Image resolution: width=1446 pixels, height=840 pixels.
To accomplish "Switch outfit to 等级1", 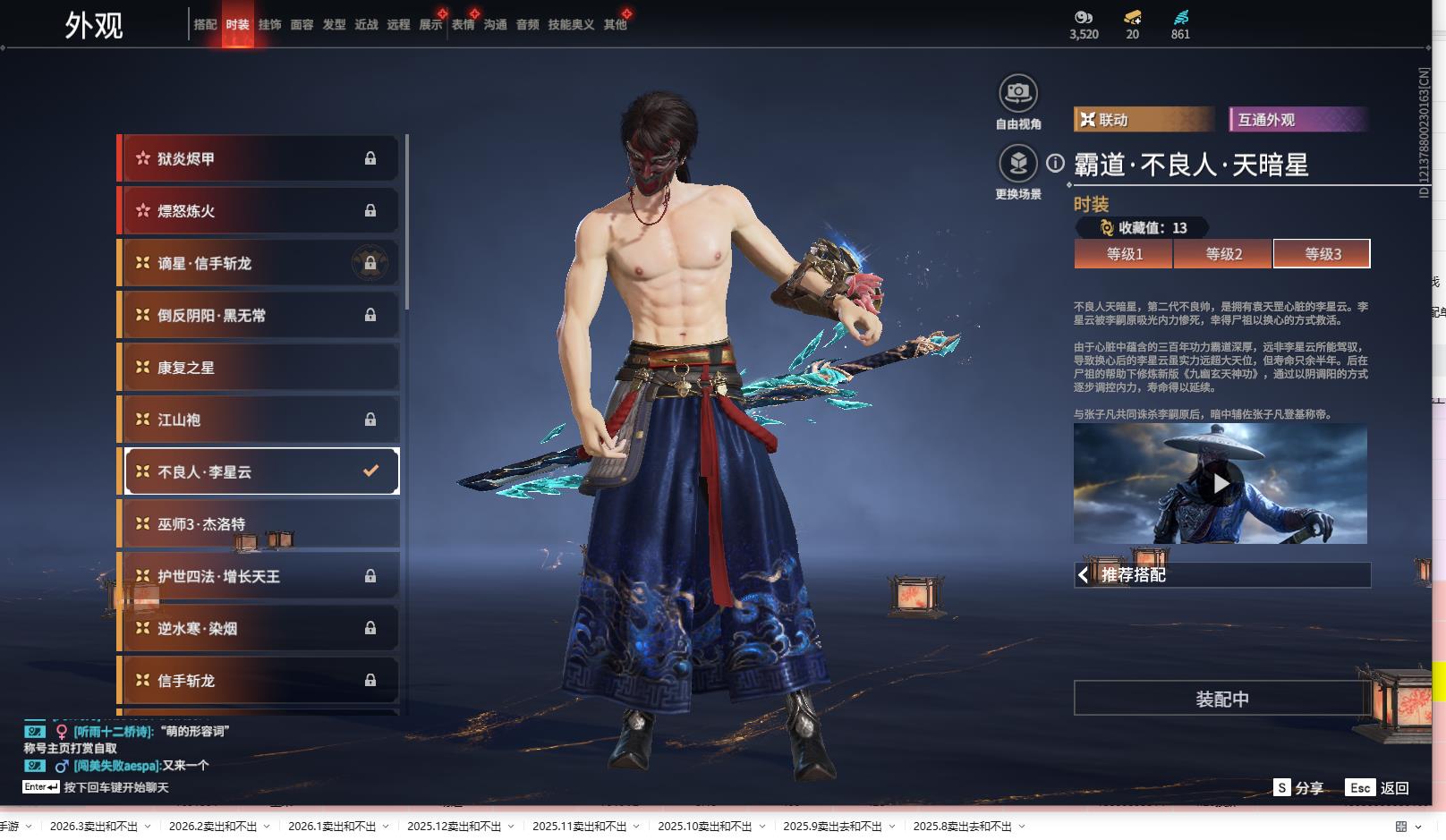I will [x=1124, y=254].
